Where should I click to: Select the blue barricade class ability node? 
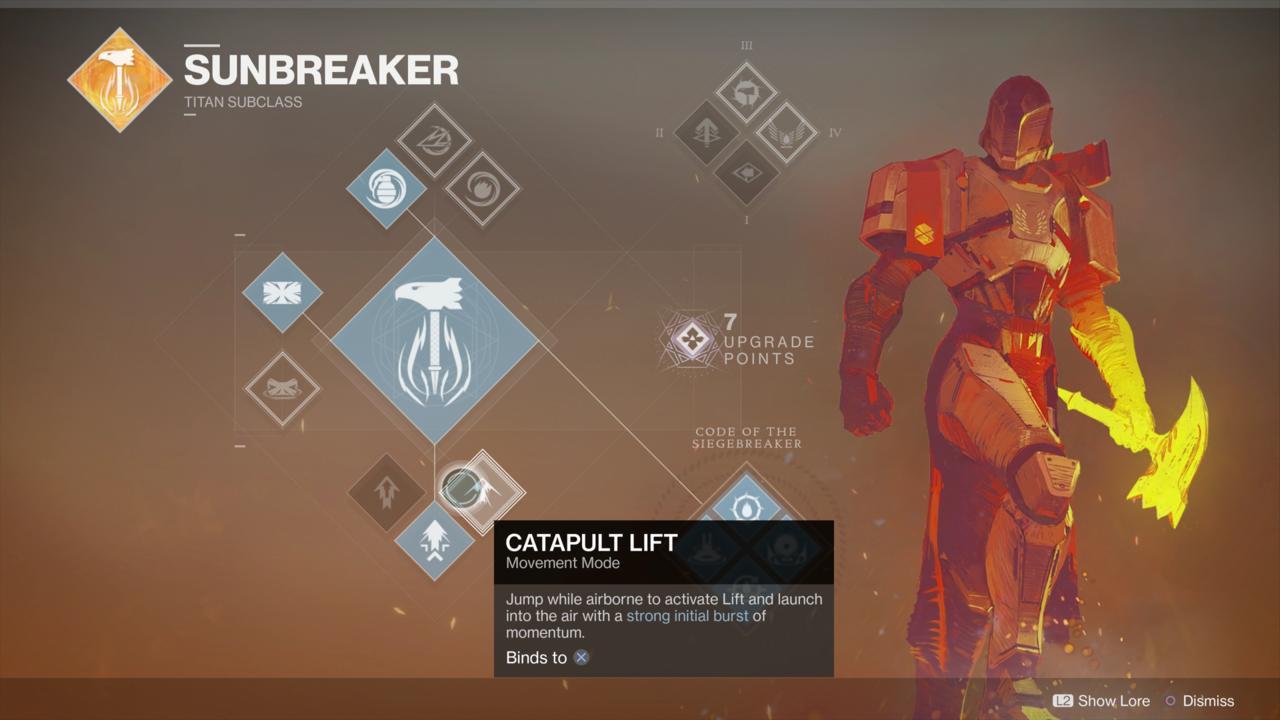click(x=282, y=292)
